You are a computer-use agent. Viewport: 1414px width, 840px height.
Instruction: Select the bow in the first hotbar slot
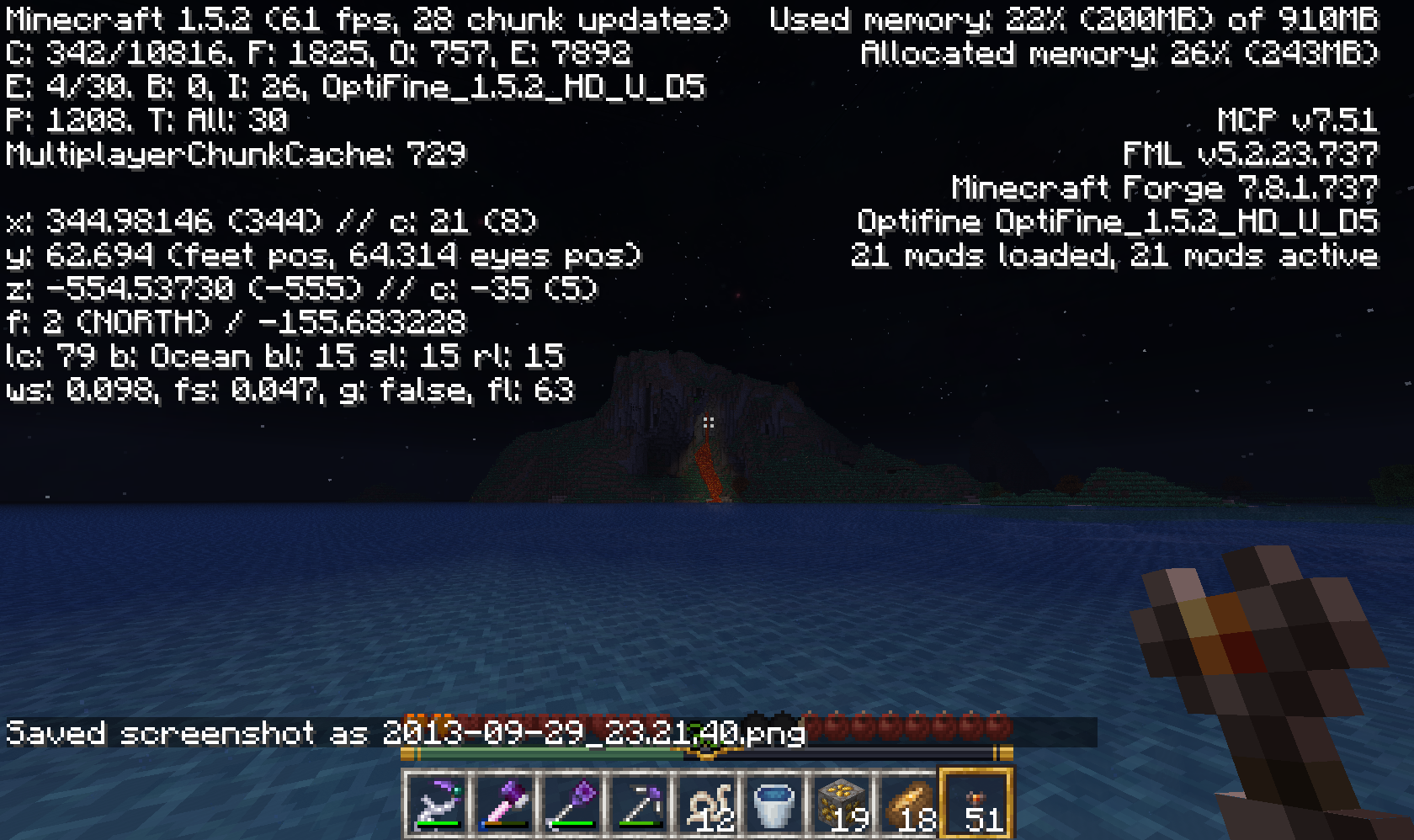(x=438, y=804)
